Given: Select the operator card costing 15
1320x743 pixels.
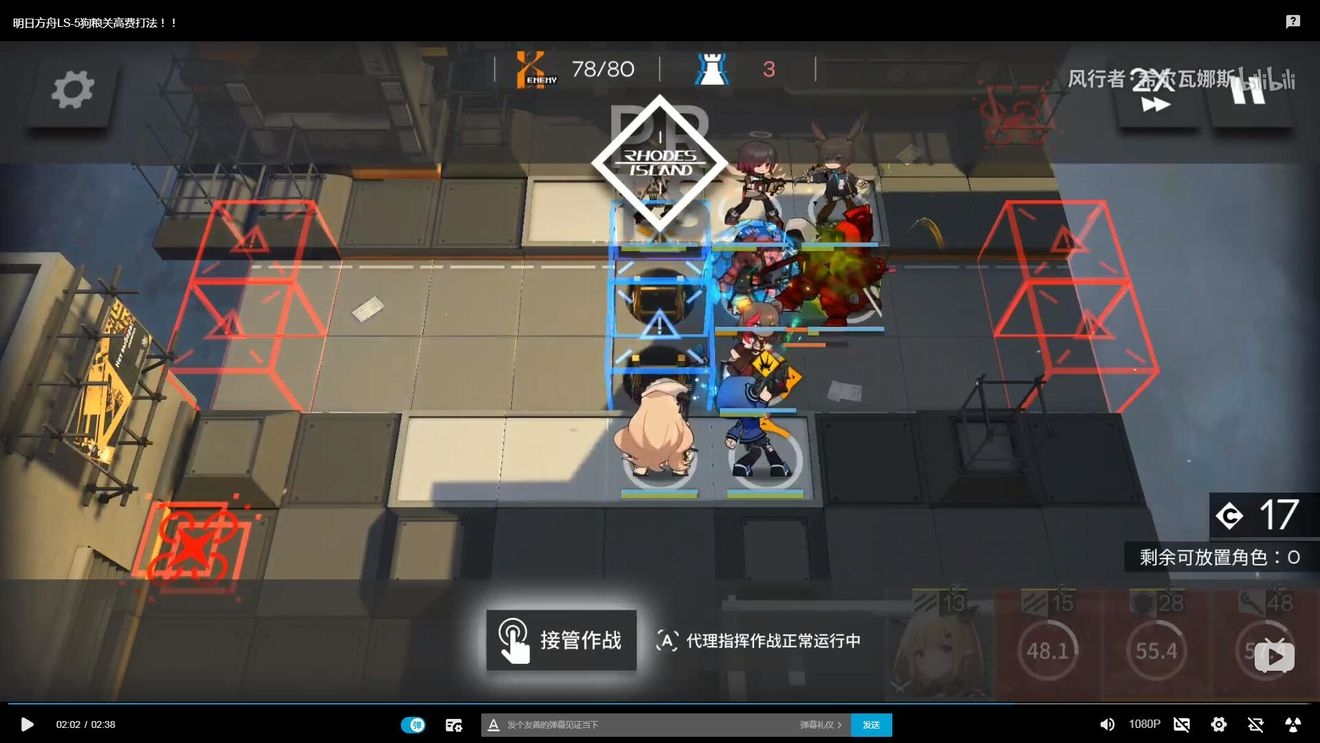Looking at the screenshot, I should coord(1047,645).
